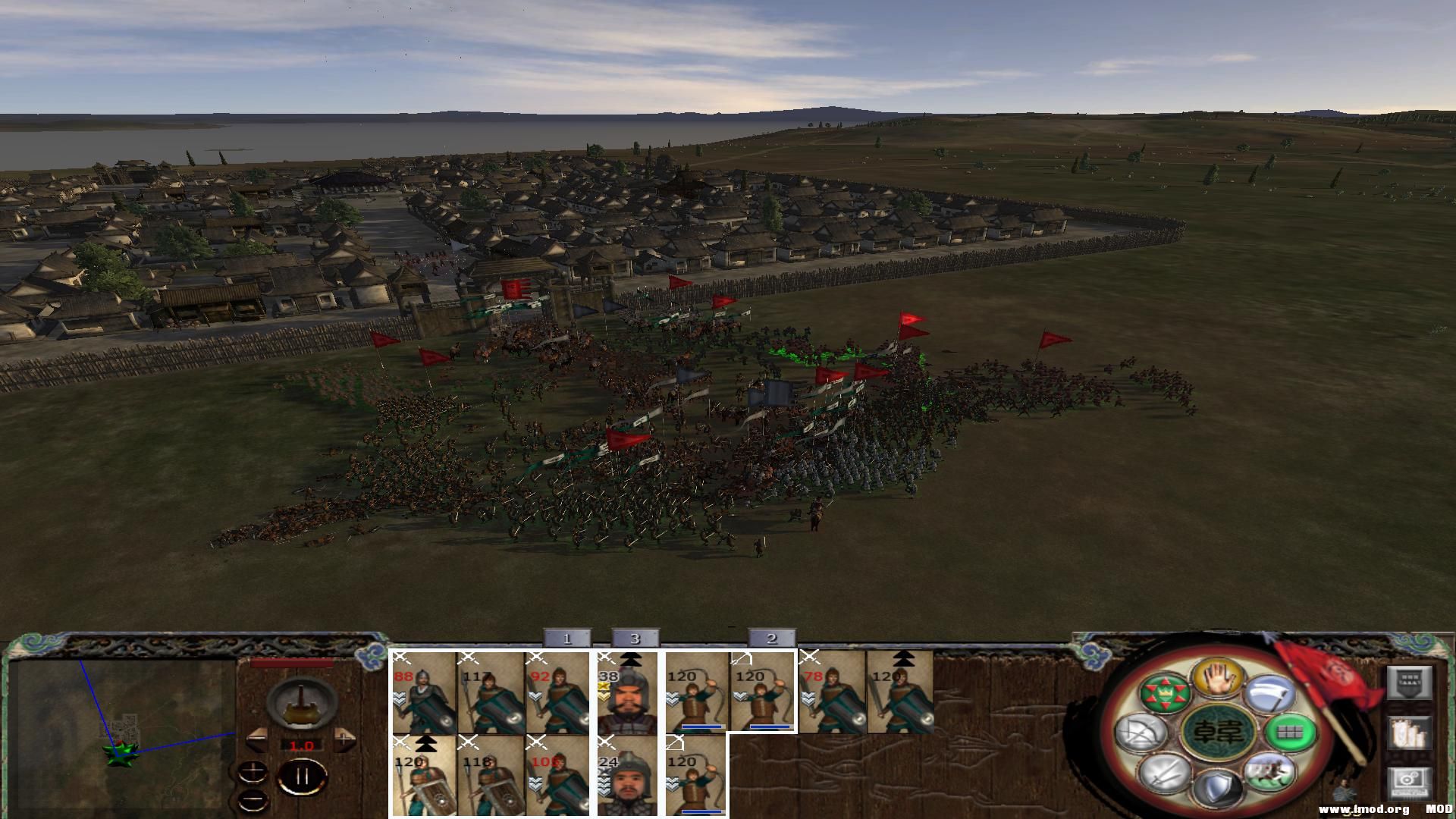This screenshot has width=1456, height=819.
Task: Zoom in the minimap with the plus button
Action: 253,770
